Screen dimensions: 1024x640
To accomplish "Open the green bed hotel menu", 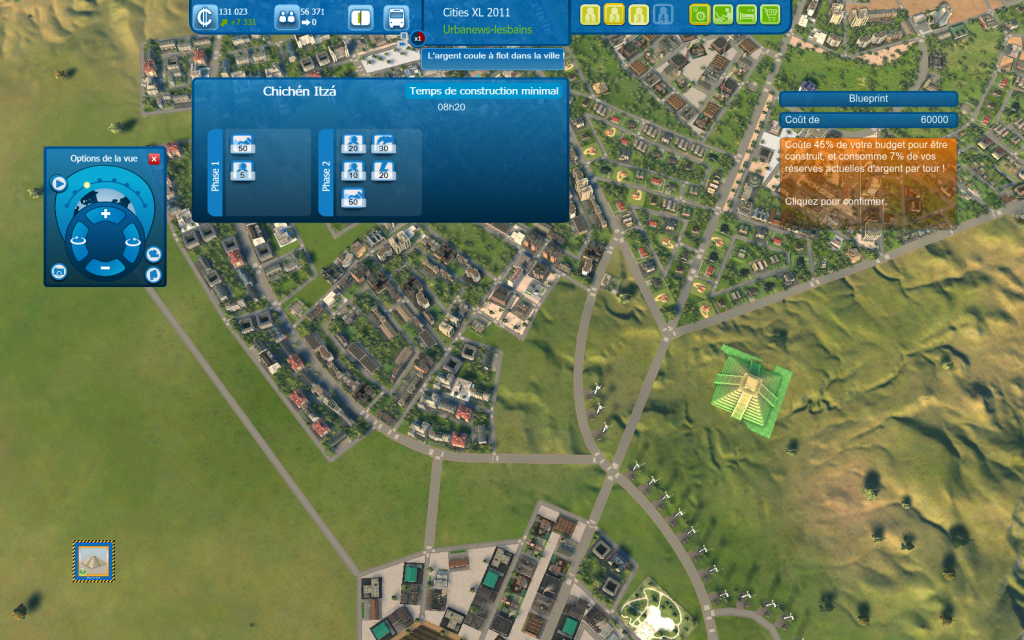I will point(746,15).
